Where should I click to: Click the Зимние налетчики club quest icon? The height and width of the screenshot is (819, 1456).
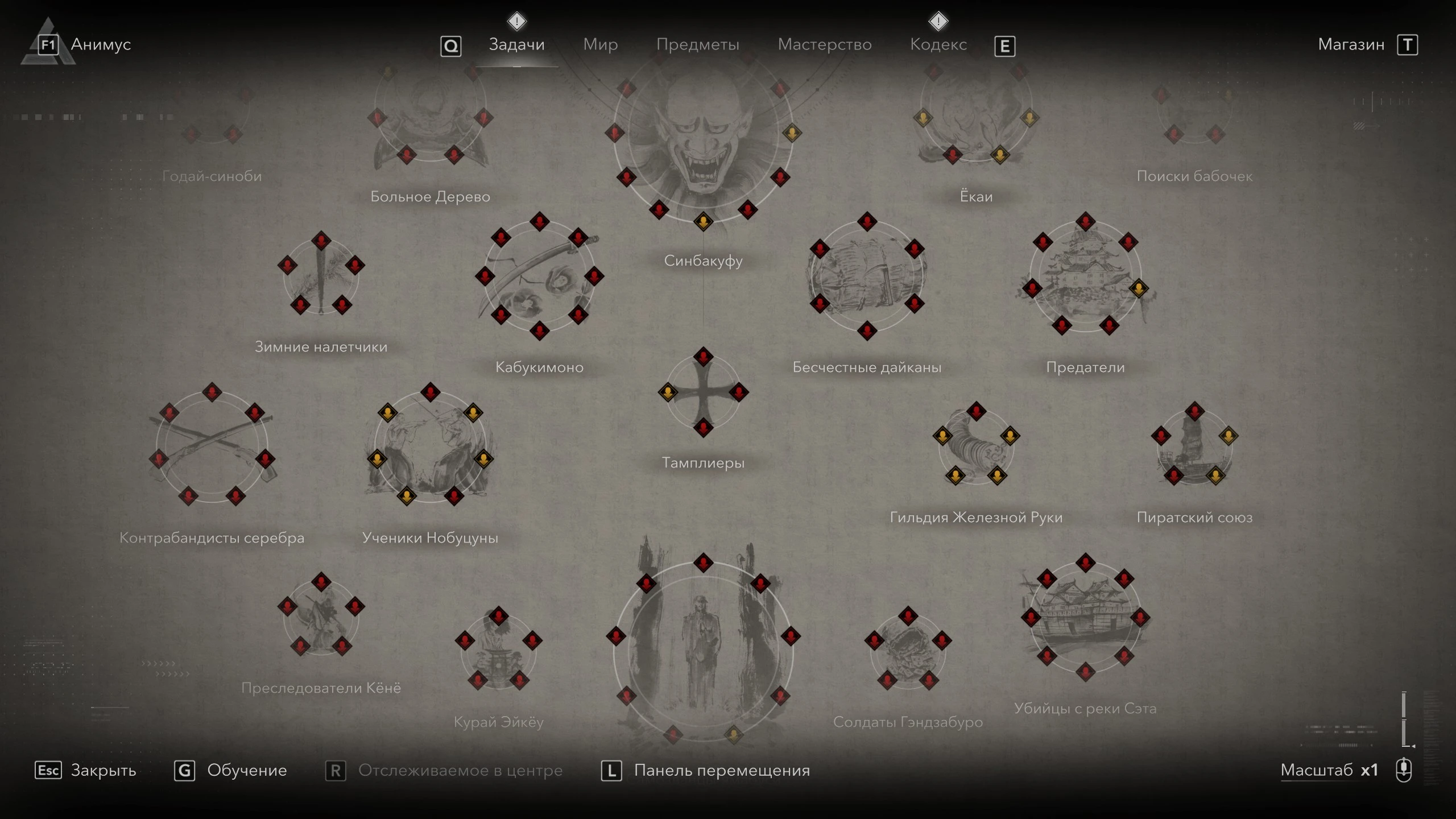coord(320,279)
